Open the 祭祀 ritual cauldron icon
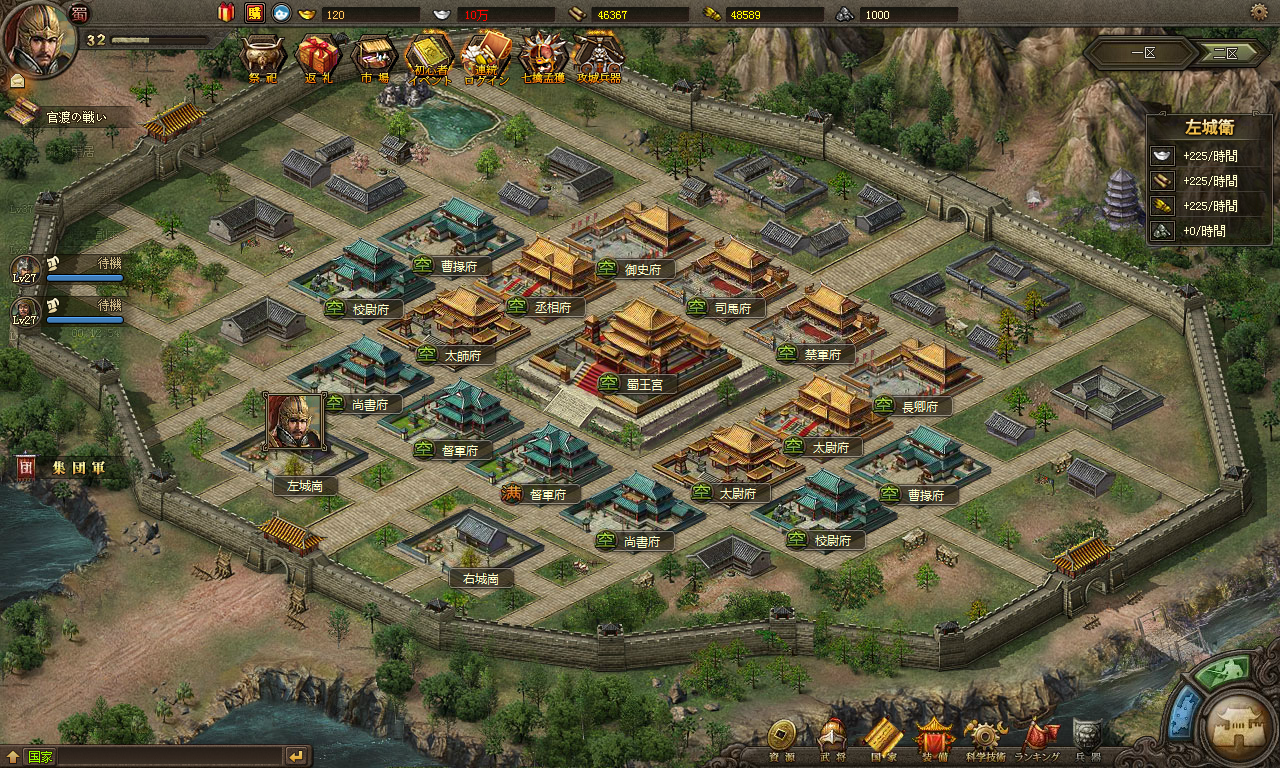 click(x=263, y=55)
